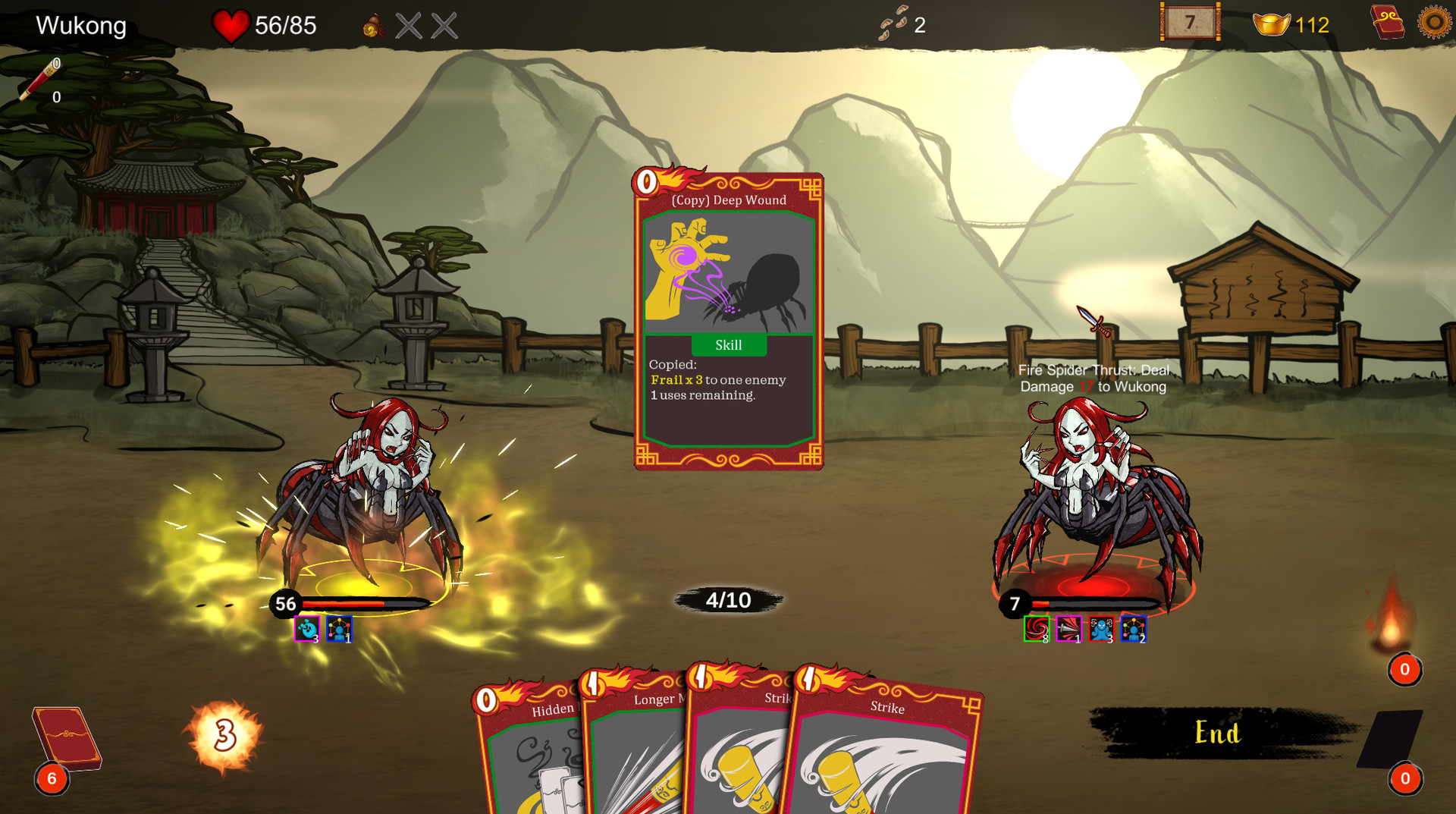Open the settings gear icon
This screenshot has width=1456, height=814.
point(1435,22)
